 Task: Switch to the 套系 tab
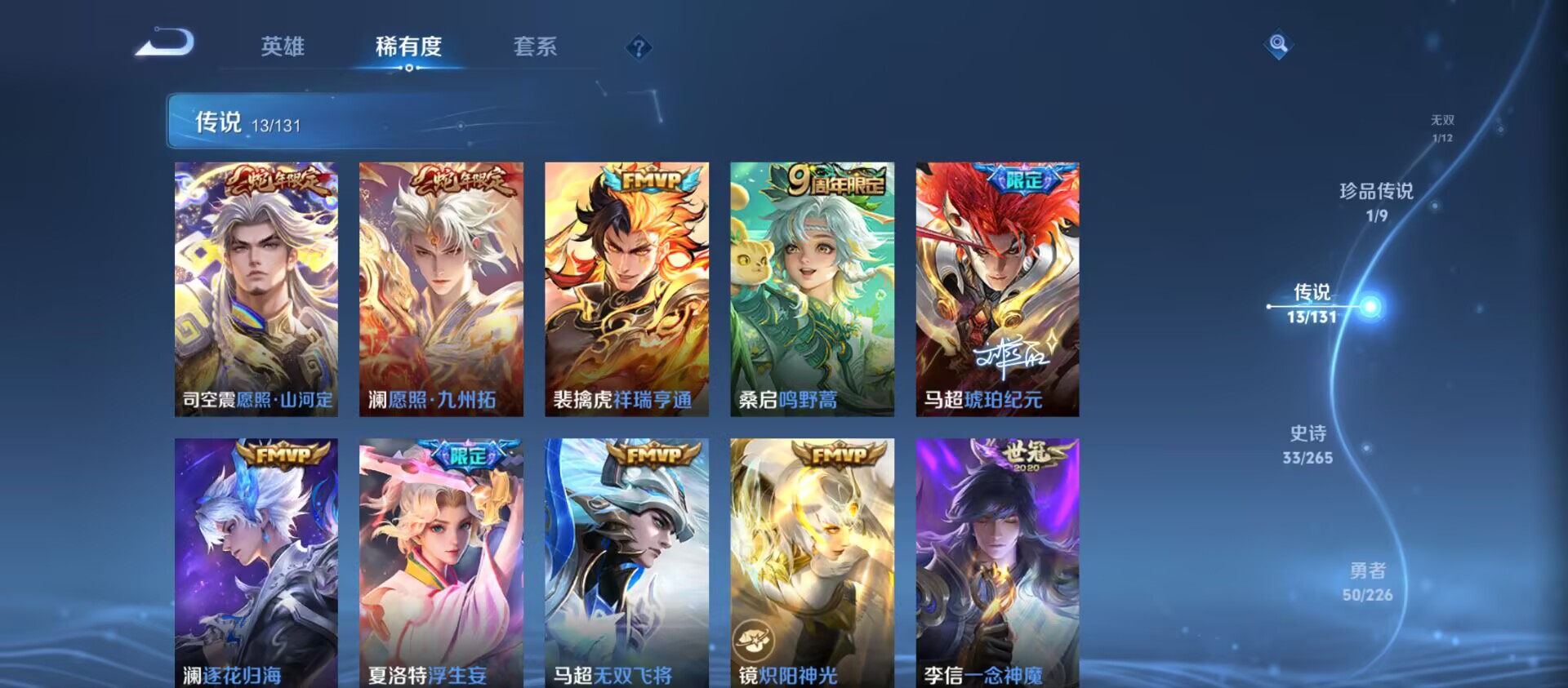pos(537,47)
